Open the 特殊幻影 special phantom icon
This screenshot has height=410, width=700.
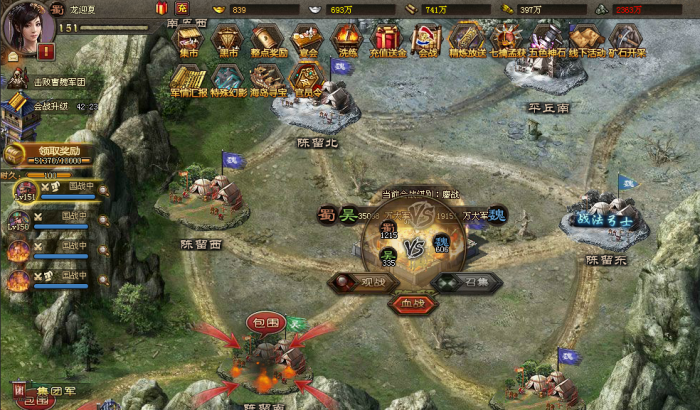[228, 79]
